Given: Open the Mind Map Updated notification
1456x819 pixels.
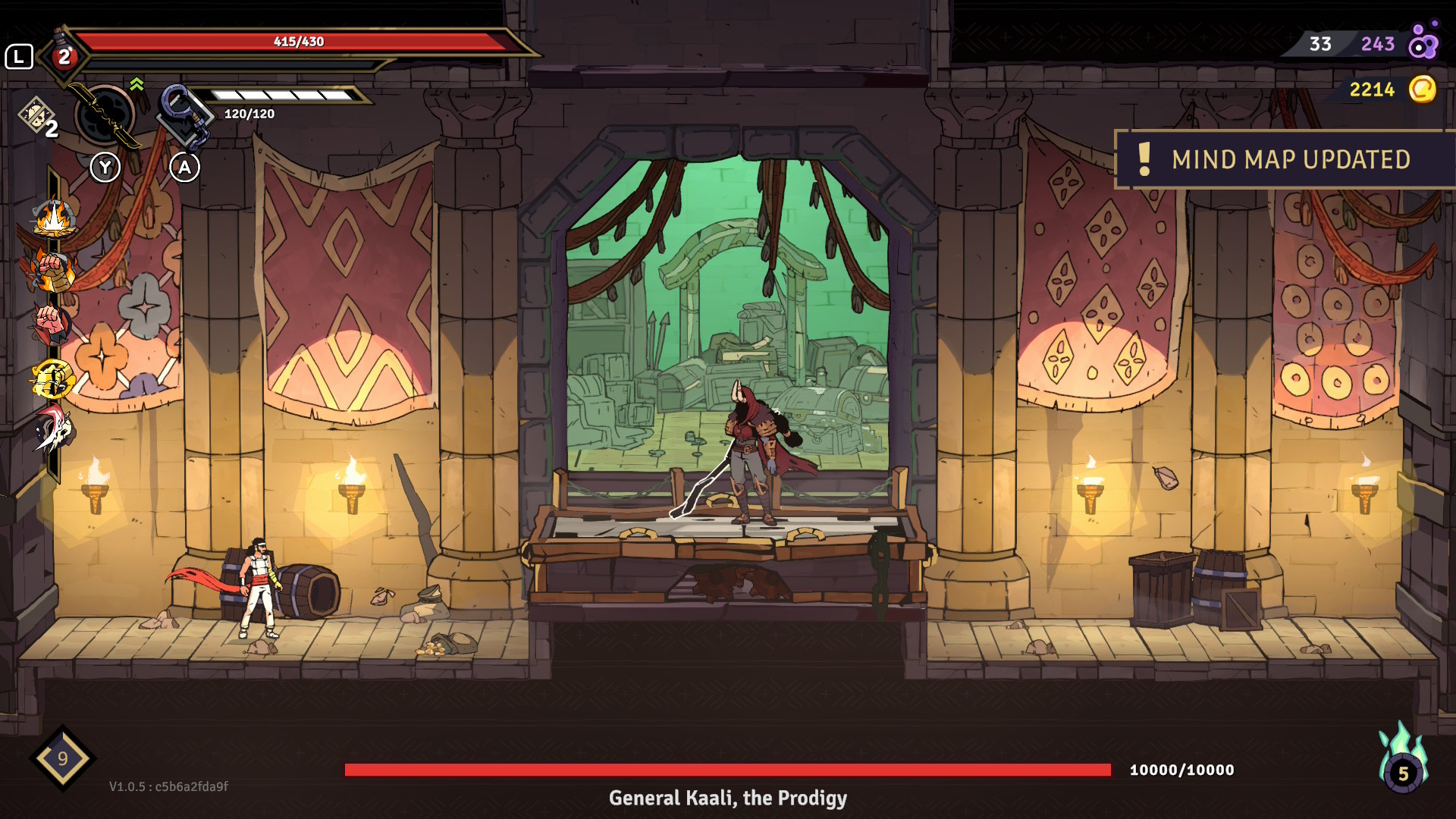Looking at the screenshot, I should point(1285,159).
